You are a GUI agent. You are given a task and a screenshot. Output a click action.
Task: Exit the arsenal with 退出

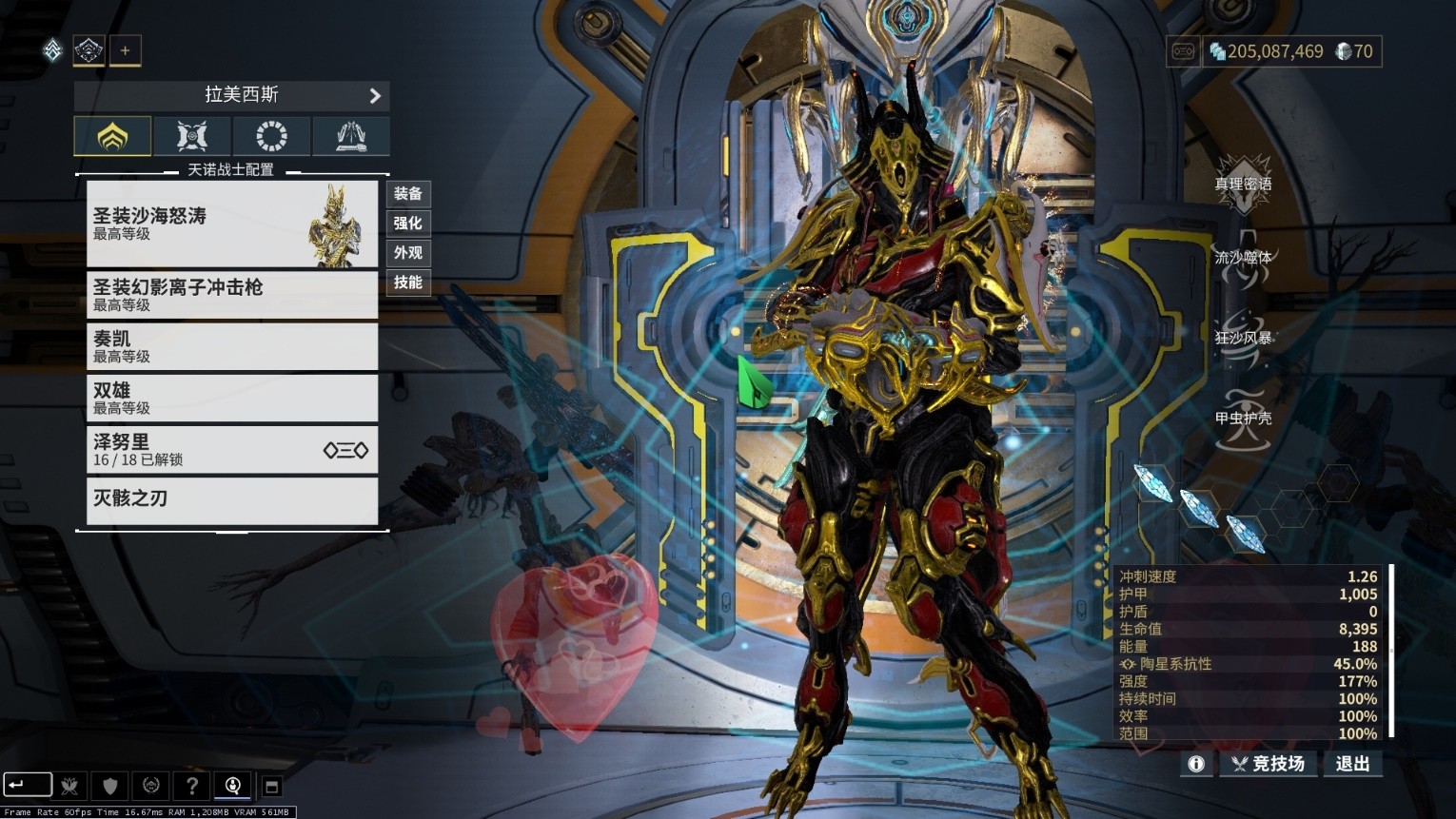pyautogui.click(x=1352, y=764)
